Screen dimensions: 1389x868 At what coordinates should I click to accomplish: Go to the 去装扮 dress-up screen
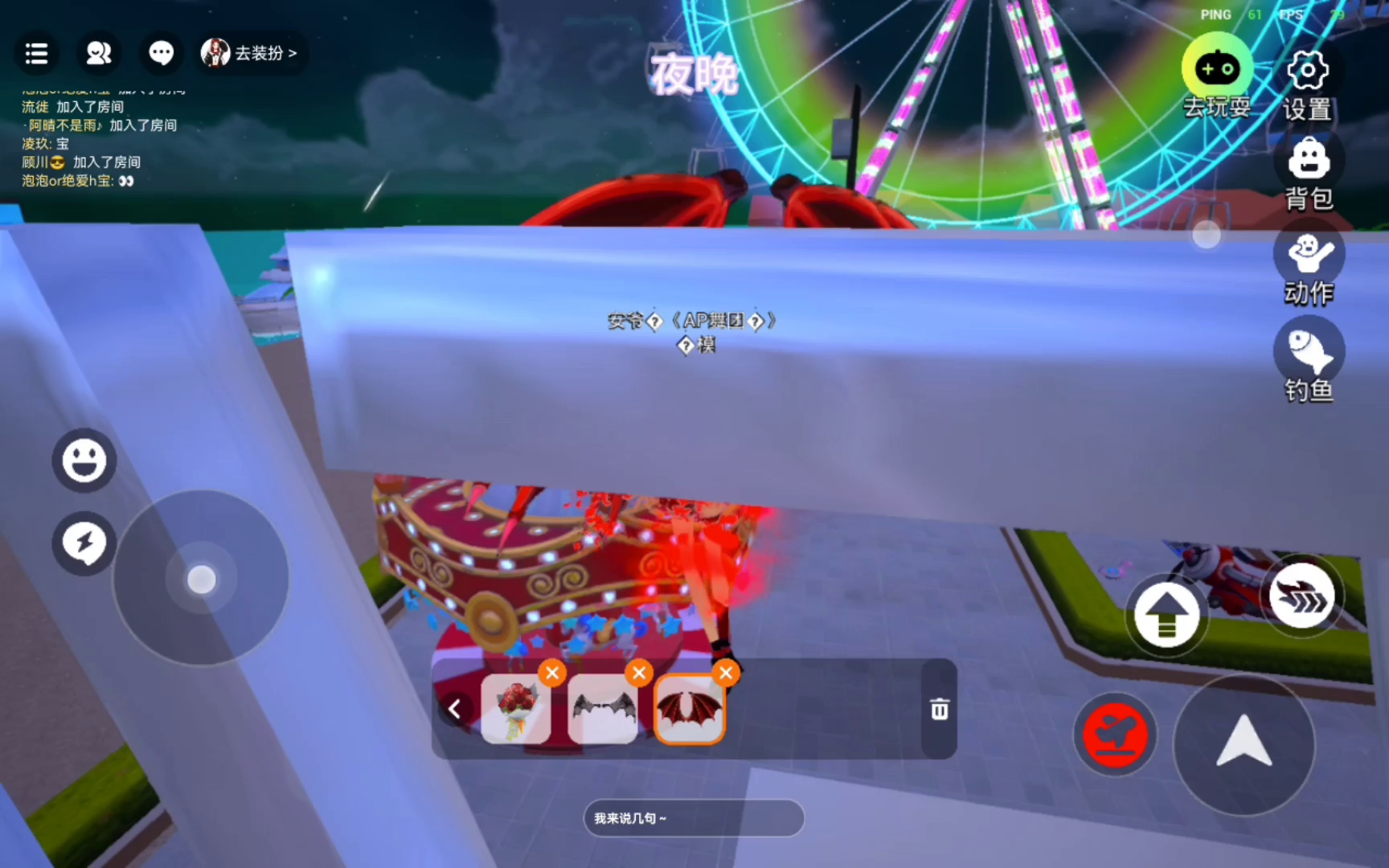click(251, 54)
